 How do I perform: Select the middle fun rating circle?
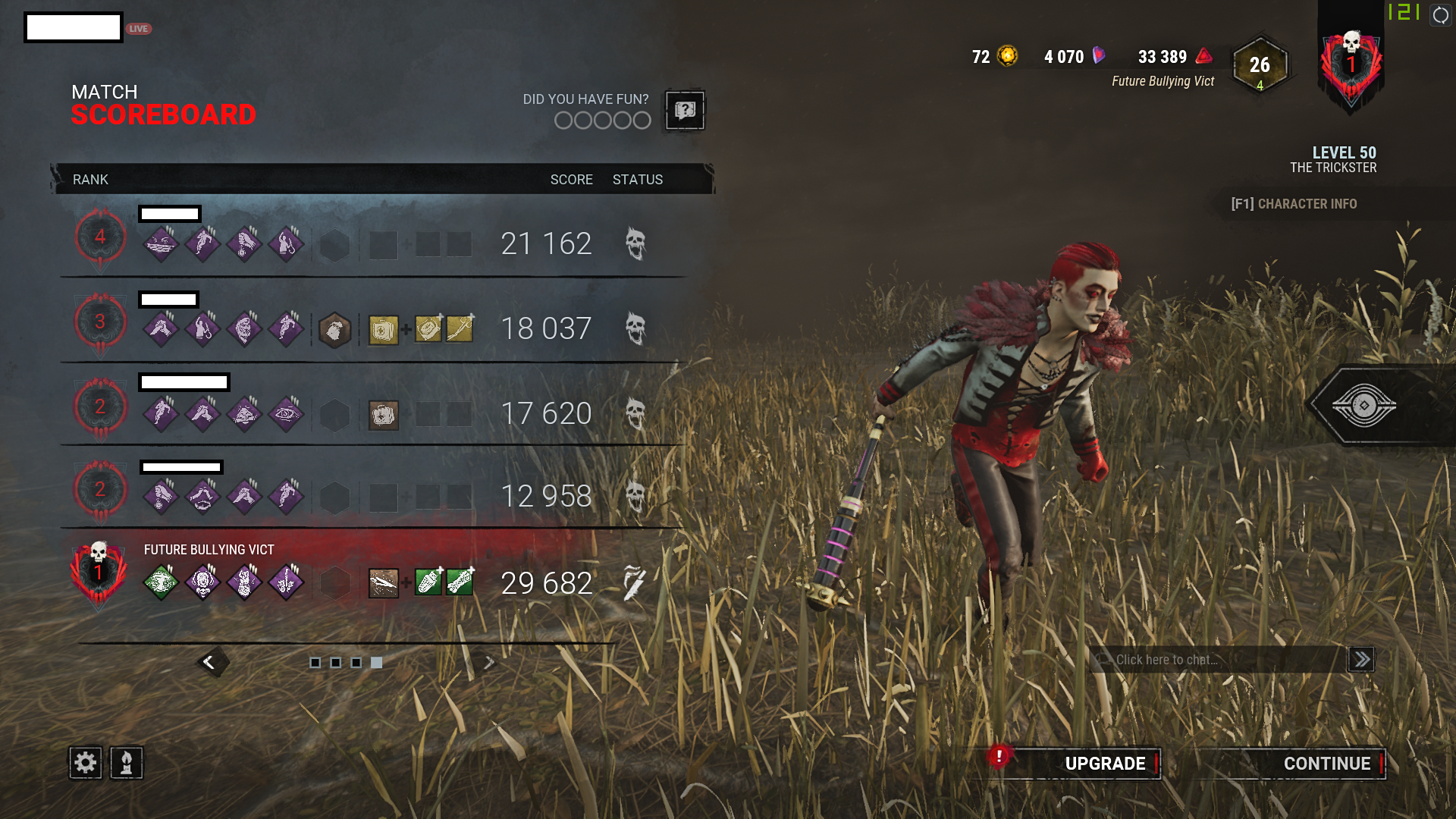[601, 120]
